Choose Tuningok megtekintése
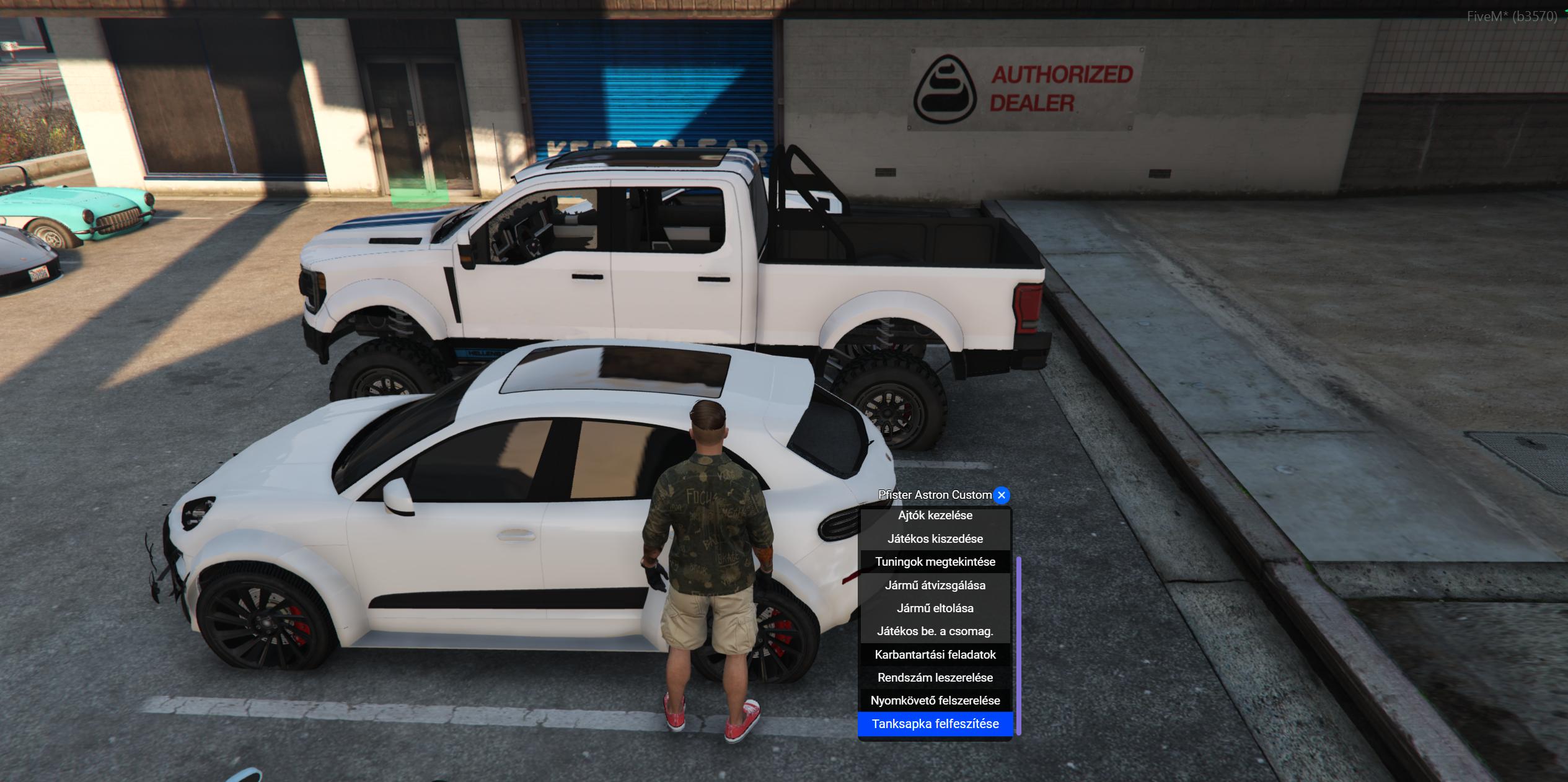Viewport: 1568px width, 782px height. (x=935, y=562)
